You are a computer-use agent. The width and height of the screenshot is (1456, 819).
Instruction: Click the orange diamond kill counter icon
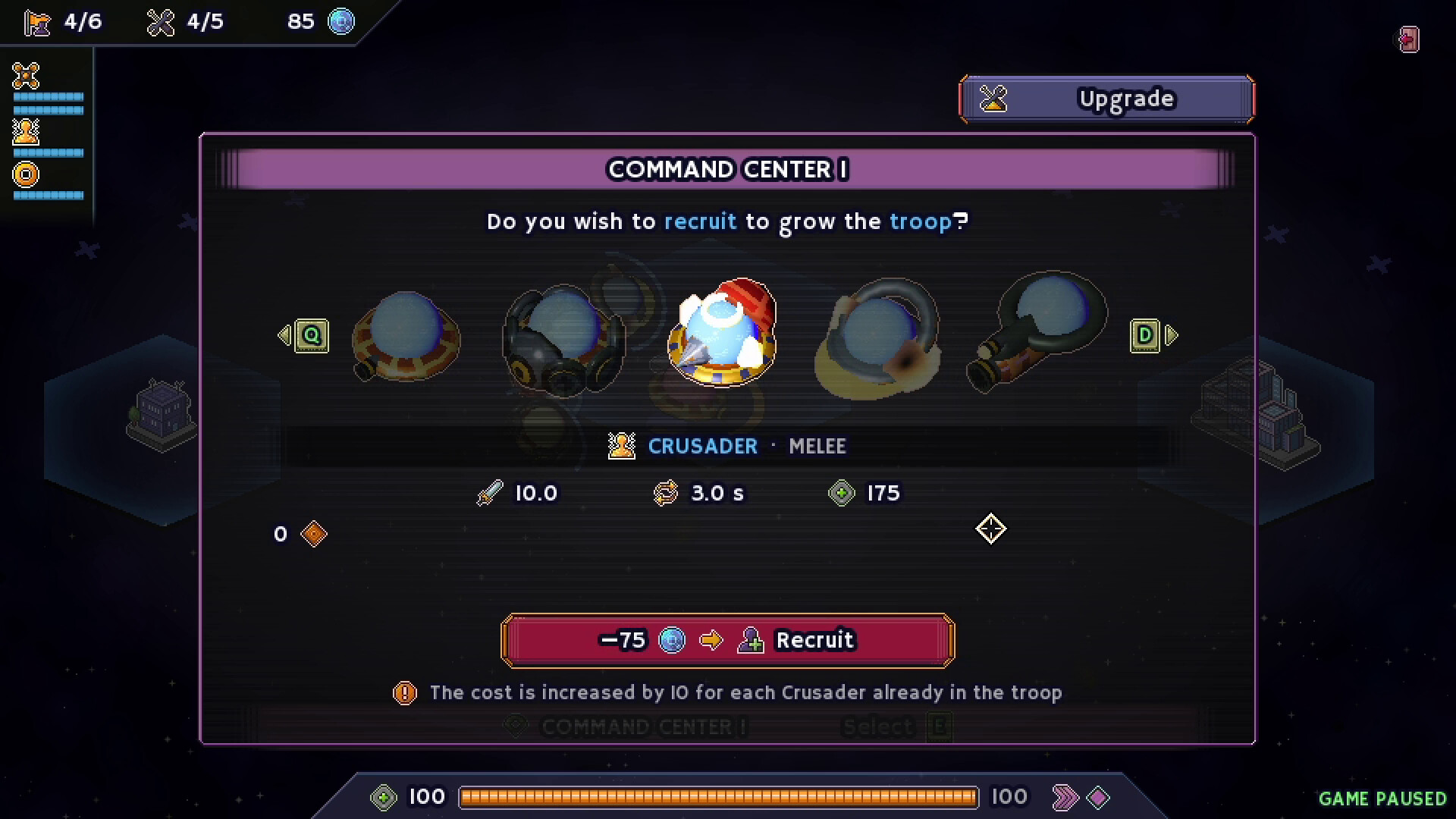click(x=312, y=534)
